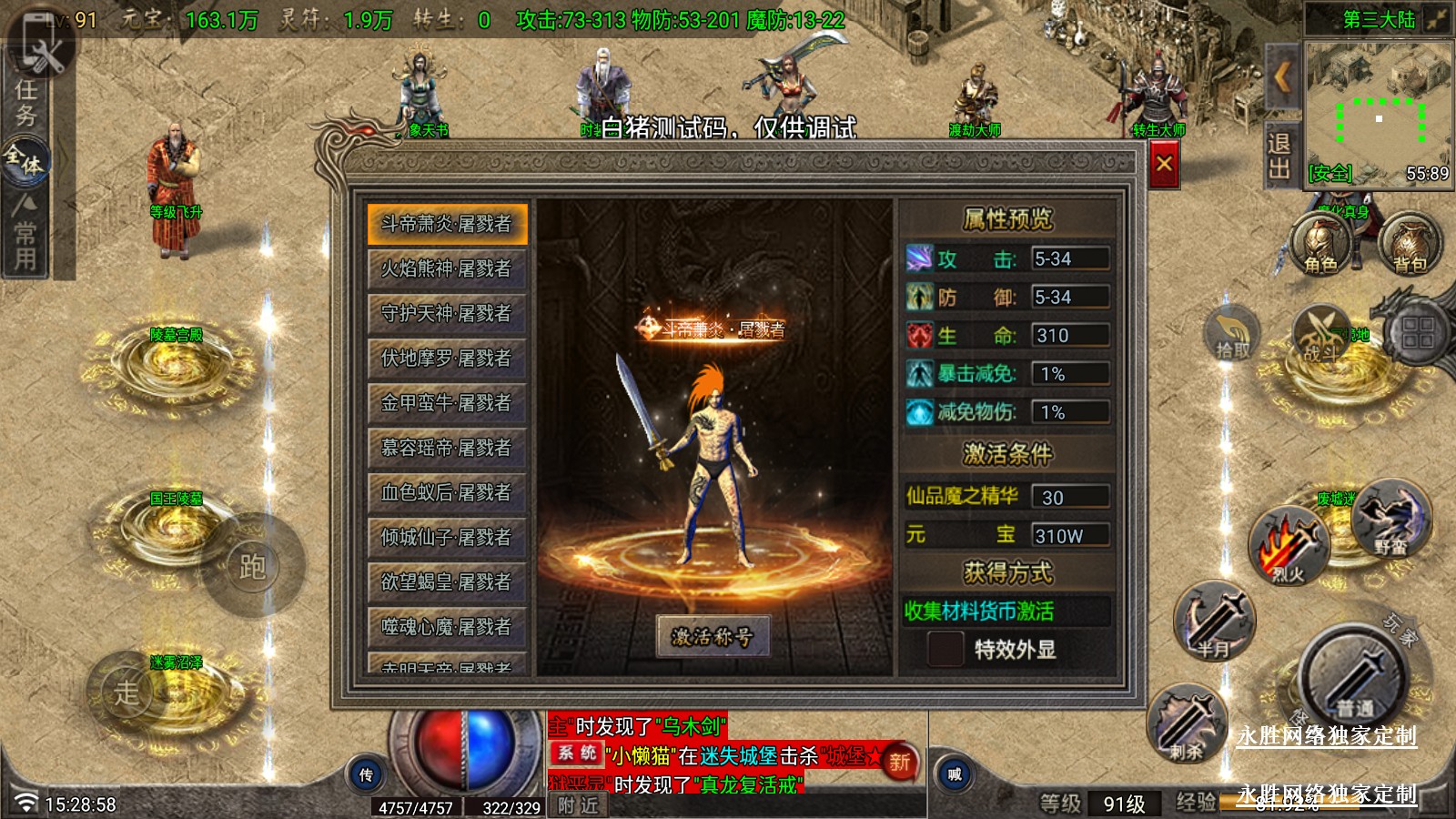The width and height of the screenshot is (1456, 819).
Task: Open the 背包 bag icon
Action: point(1410,244)
